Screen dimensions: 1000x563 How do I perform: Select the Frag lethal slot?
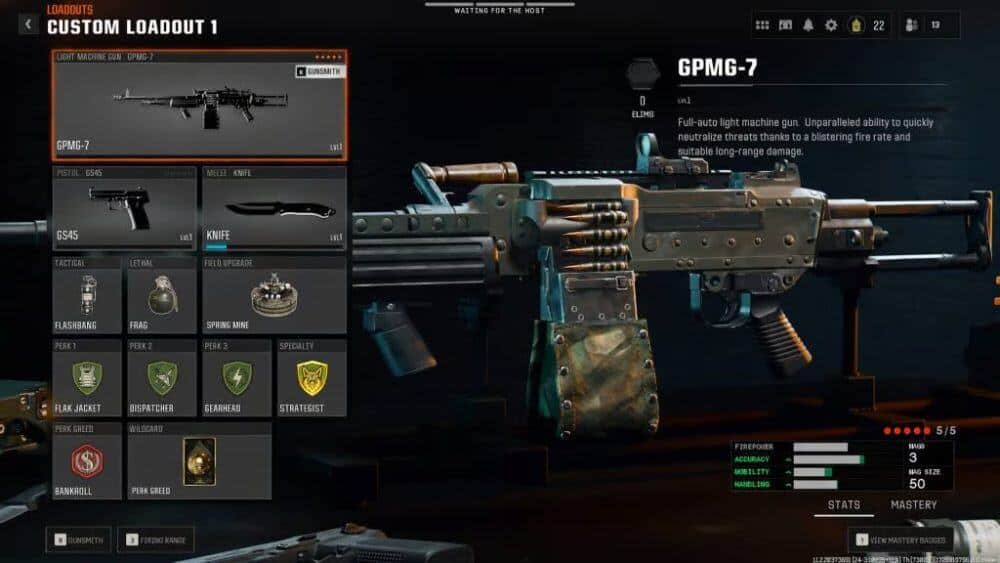tap(162, 296)
